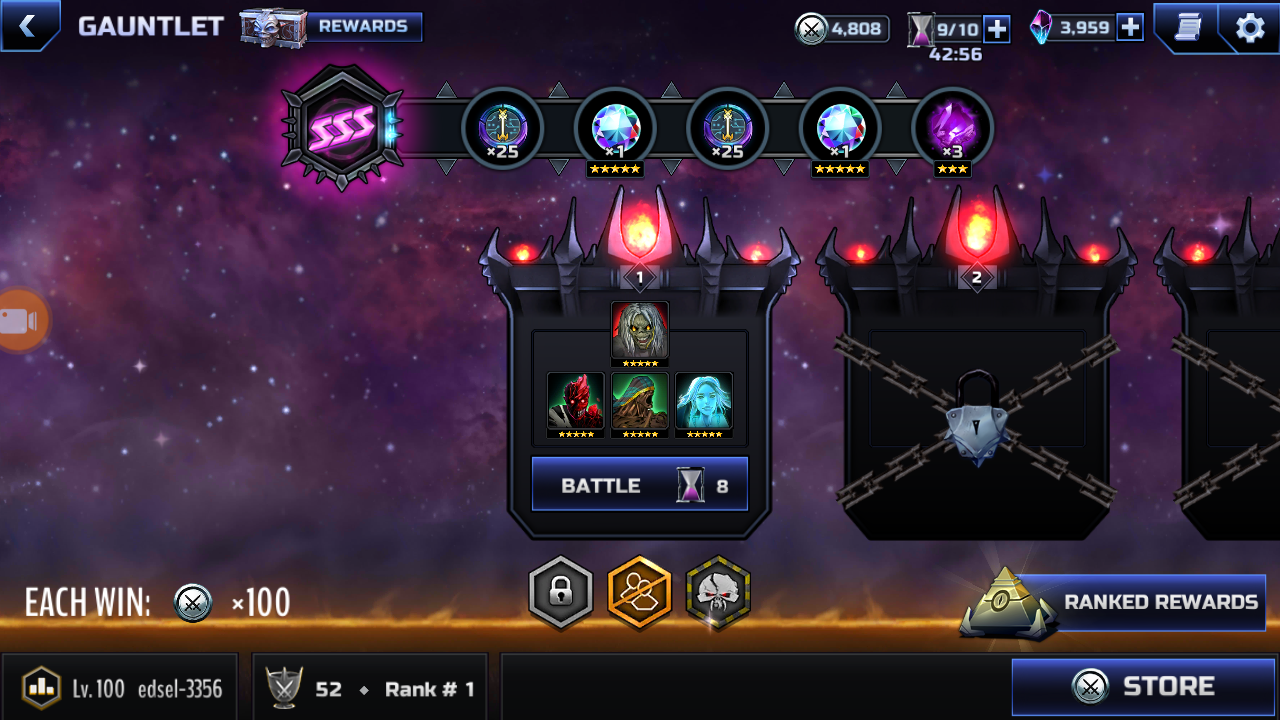Open the message log icon beside settings
The image size is (1280, 720).
tap(1192, 26)
